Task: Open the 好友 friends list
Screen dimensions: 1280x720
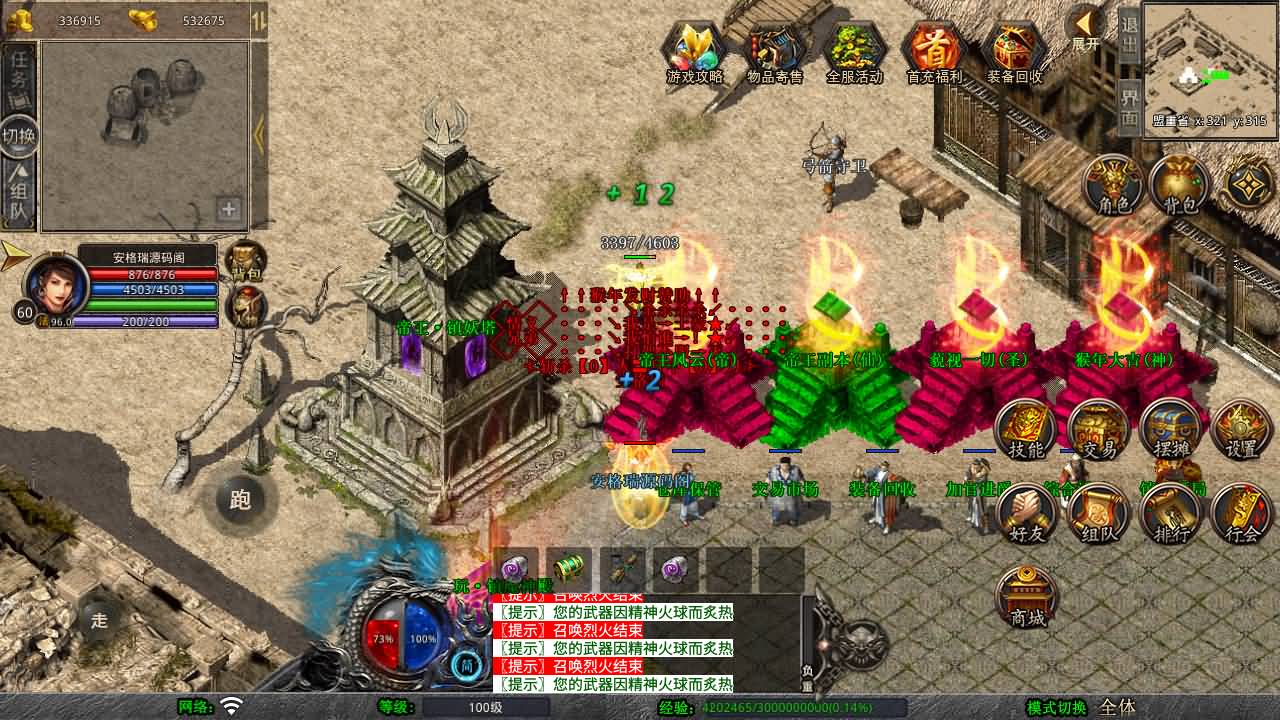Action: tap(1027, 514)
